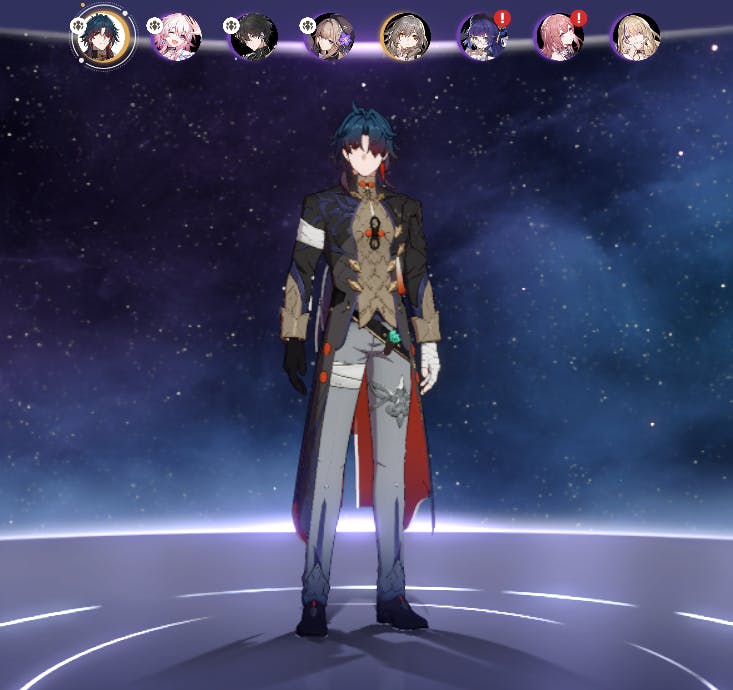Select the blonde-haired character portrait

pyautogui.click(x=635, y=38)
